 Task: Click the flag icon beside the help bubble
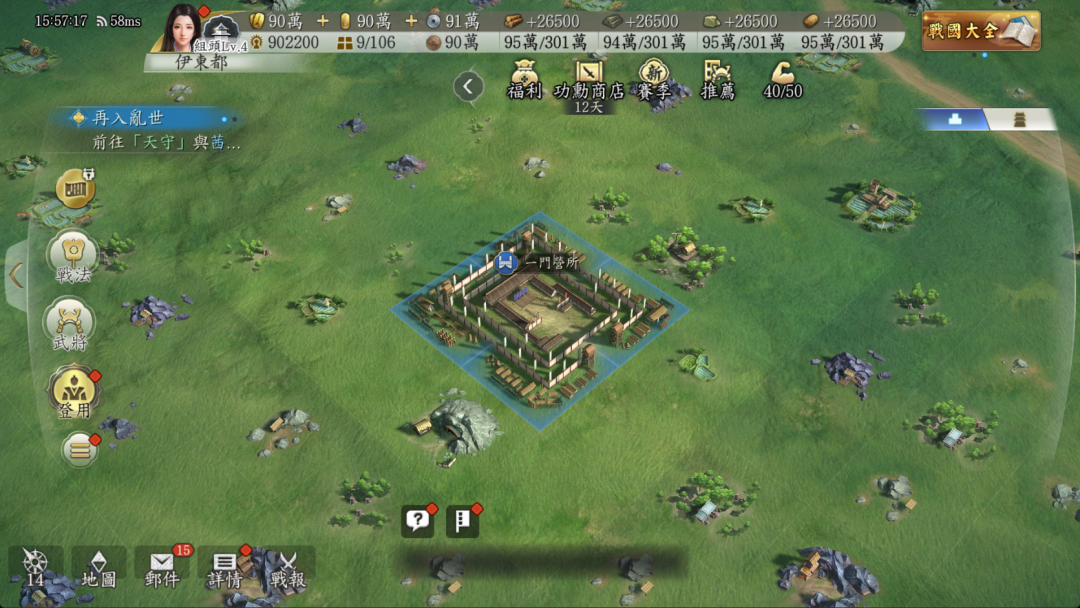click(x=461, y=520)
